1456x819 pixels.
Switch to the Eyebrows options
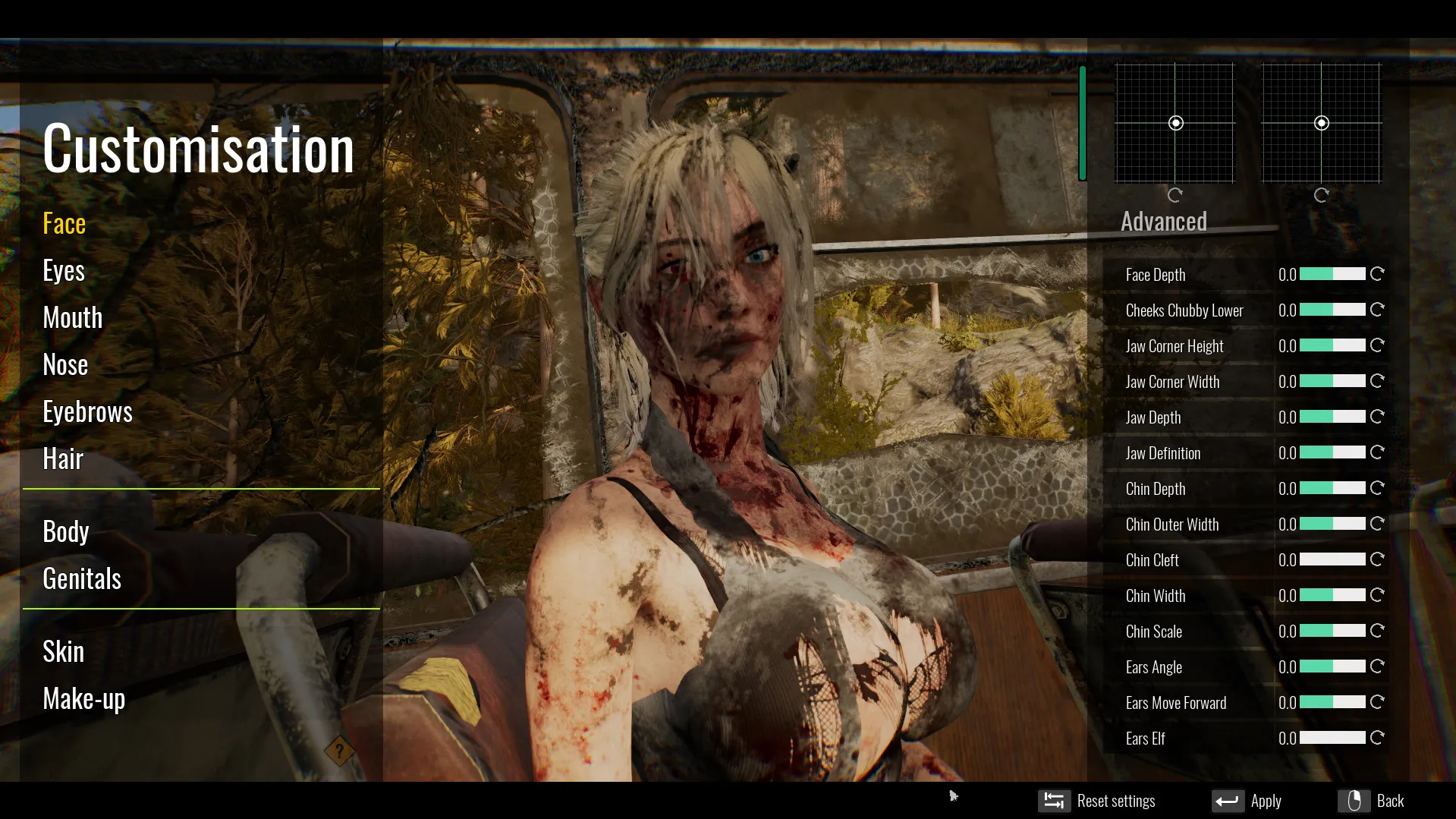[x=87, y=412]
